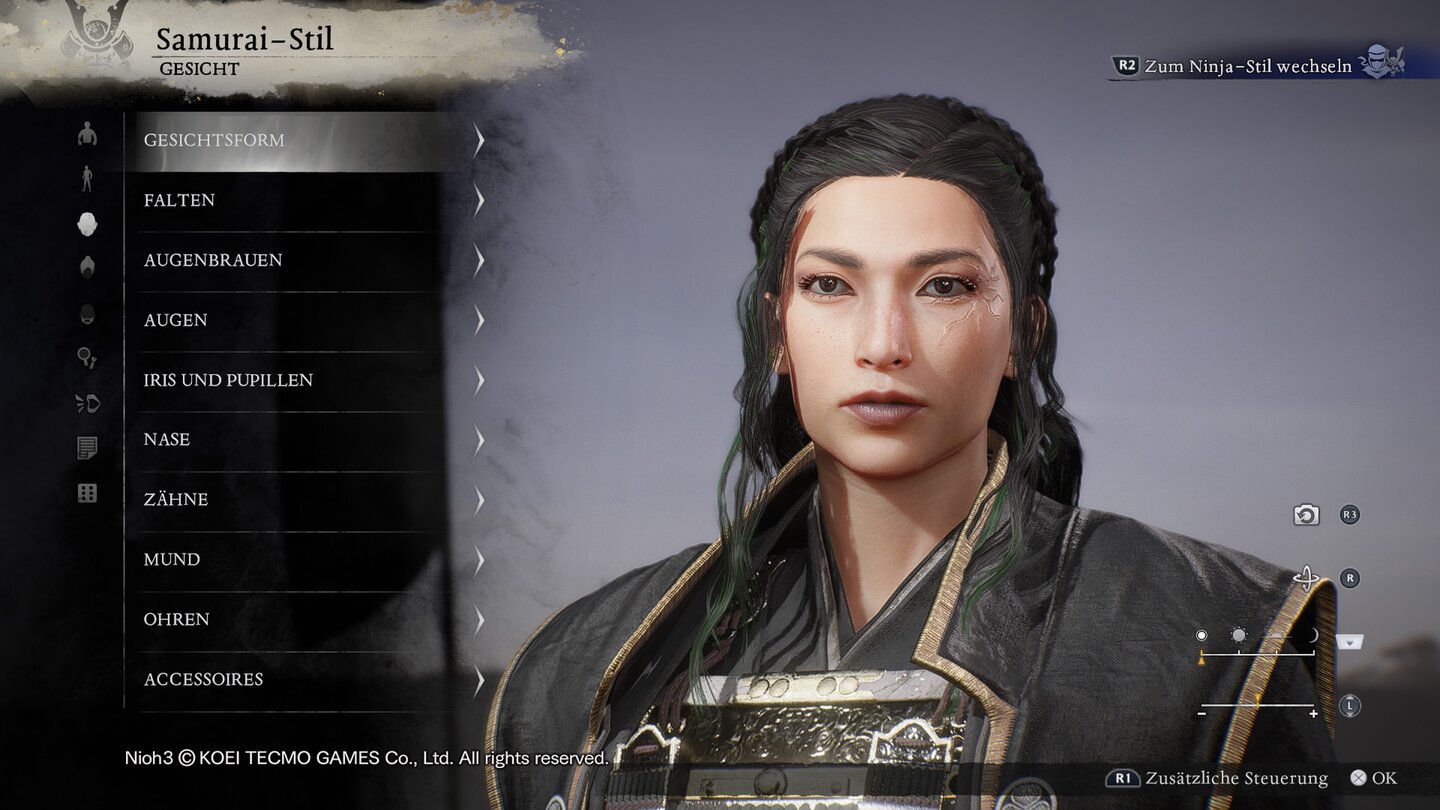Image resolution: width=1440 pixels, height=810 pixels.
Task: Open the voice settings magnifier icon
Action: click(88, 357)
